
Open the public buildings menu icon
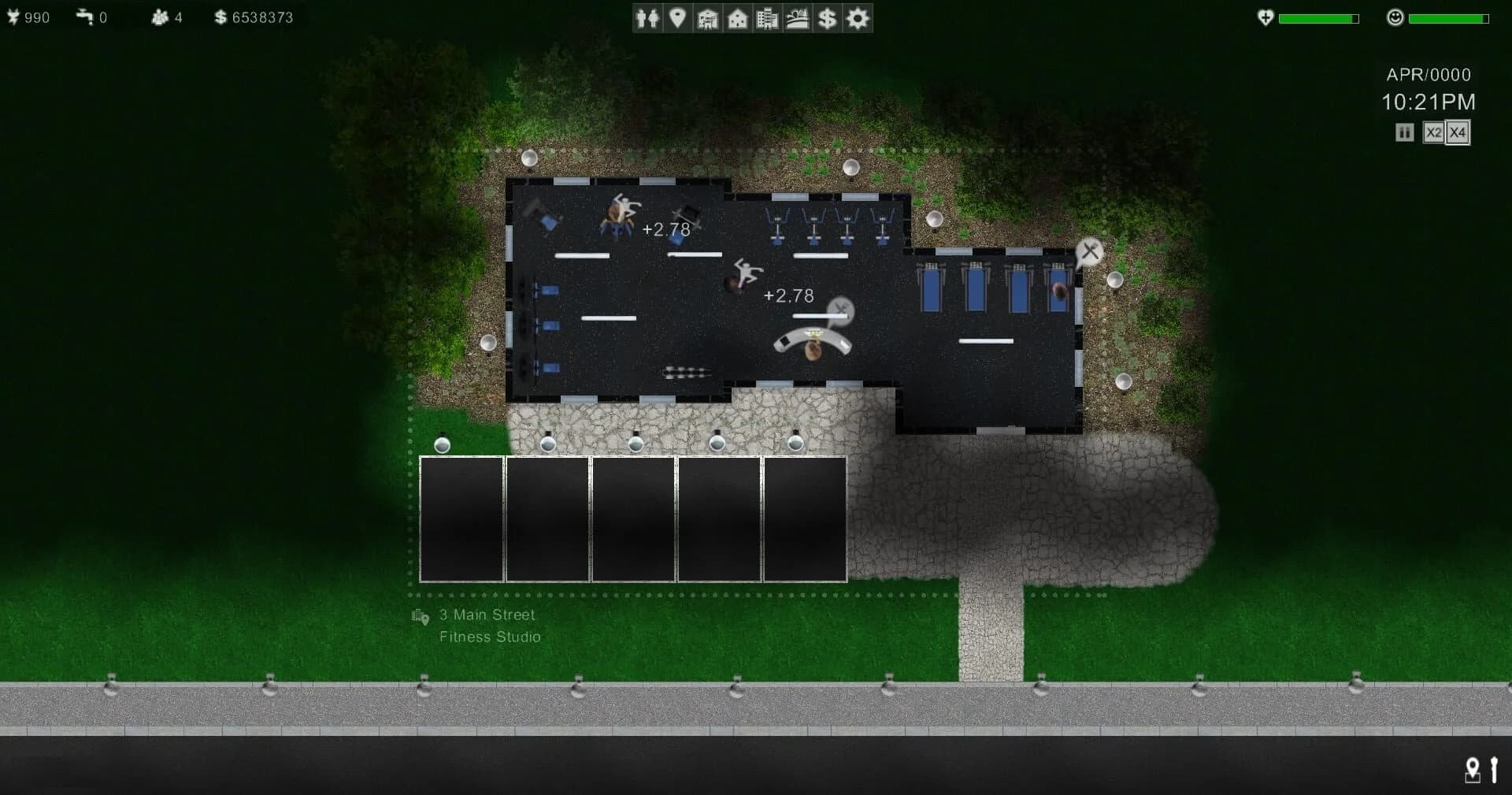click(707, 17)
